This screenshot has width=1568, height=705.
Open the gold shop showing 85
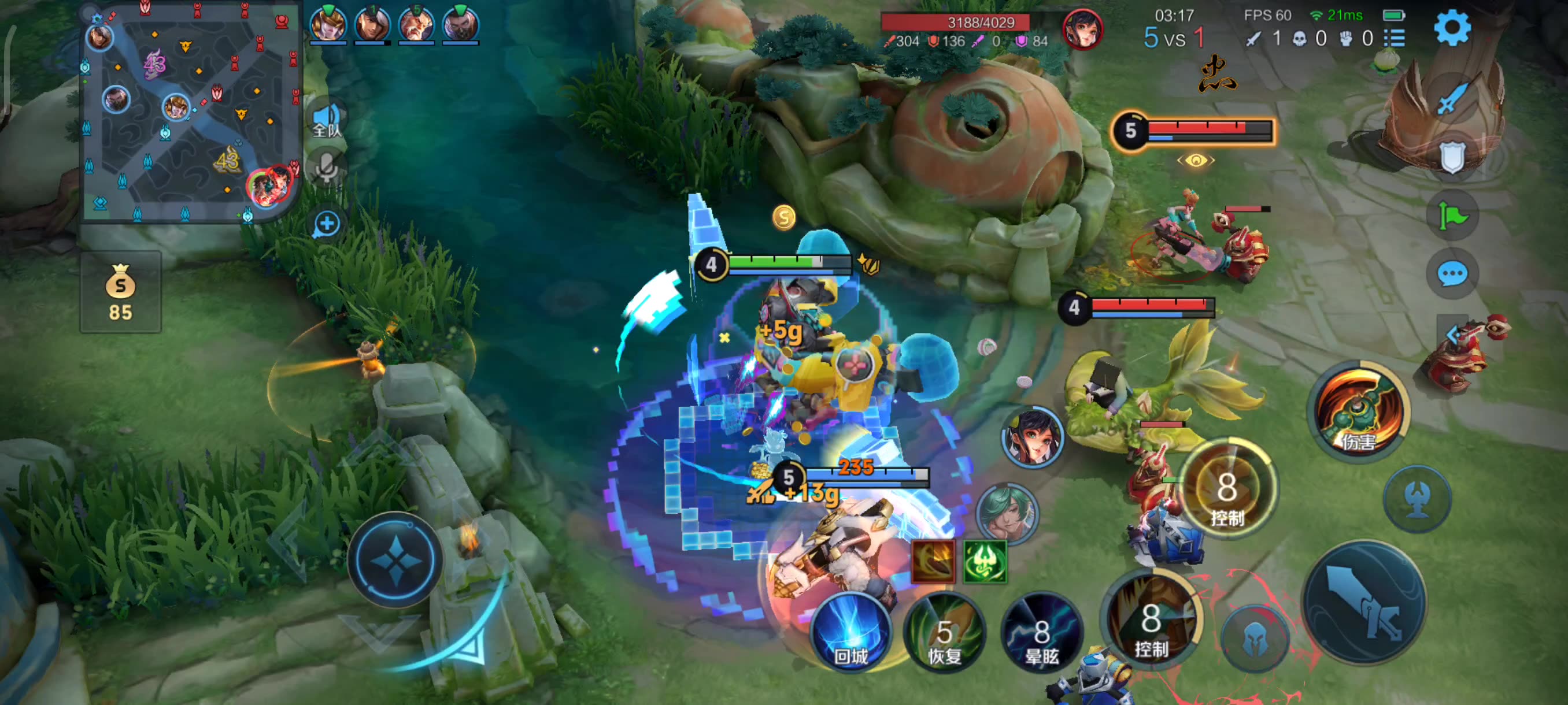(x=120, y=292)
